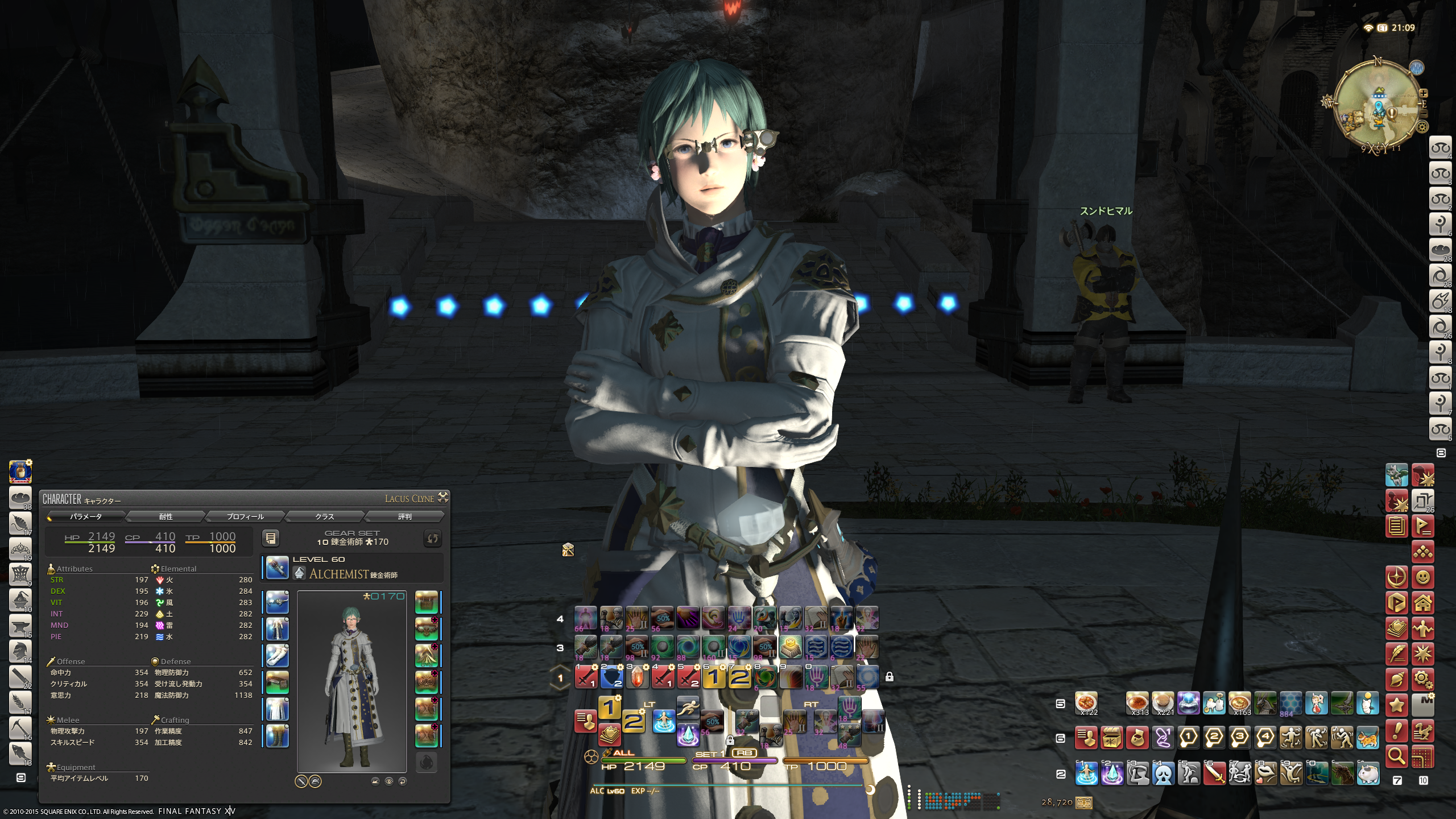
Task: Switch to the 耐性 tab
Action: click(x=166, y=516)
